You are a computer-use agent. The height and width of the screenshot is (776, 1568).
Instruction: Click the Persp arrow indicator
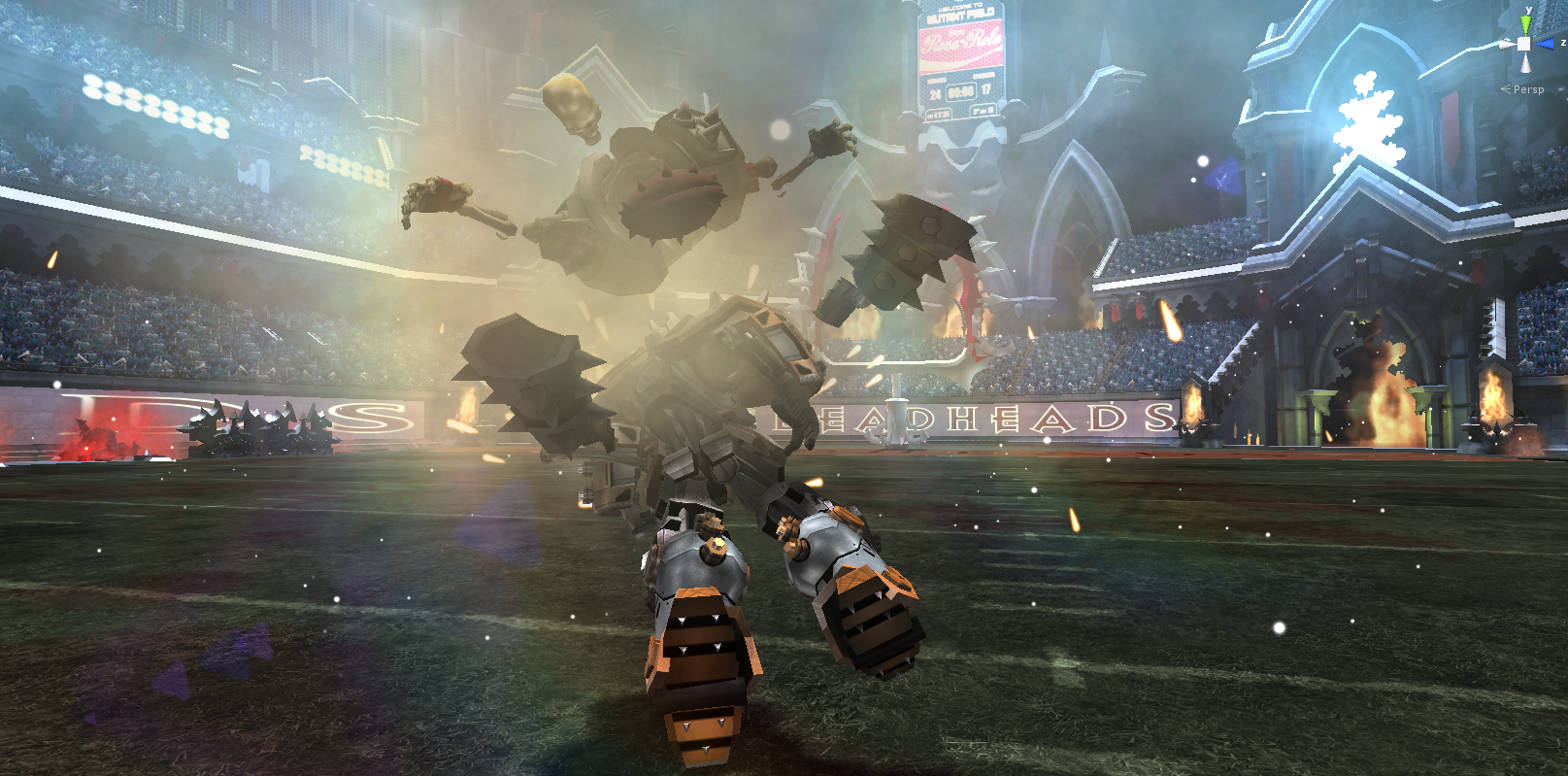[1506, 88]
